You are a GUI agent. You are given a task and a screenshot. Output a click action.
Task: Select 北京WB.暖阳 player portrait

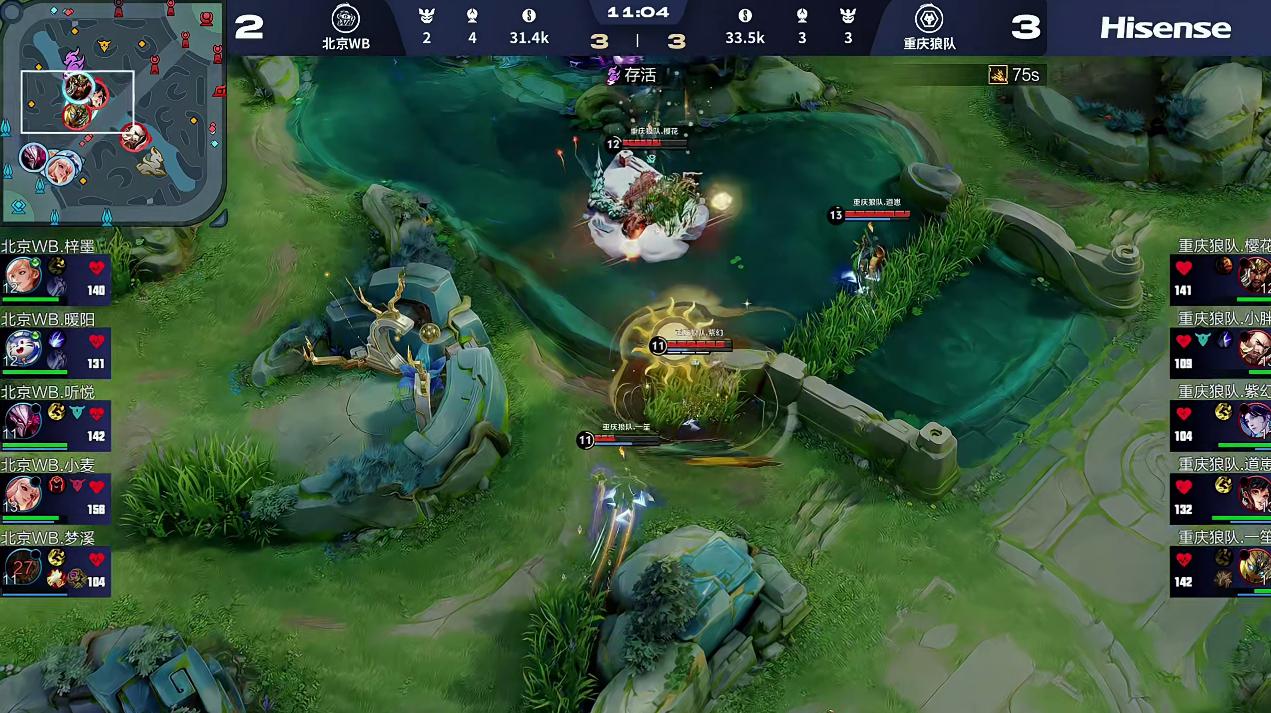(21, 347)
